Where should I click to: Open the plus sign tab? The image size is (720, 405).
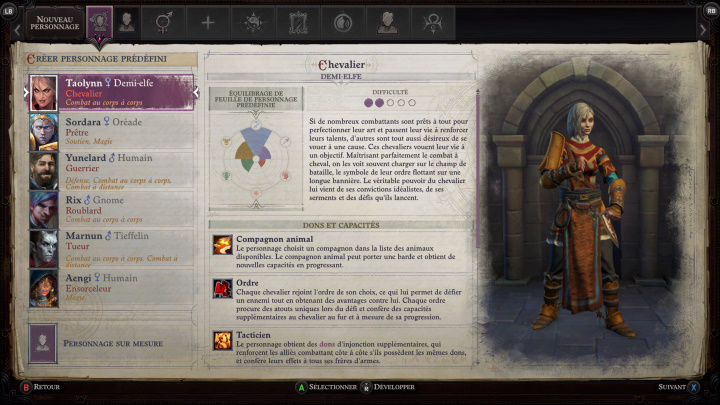coord(208,22)
